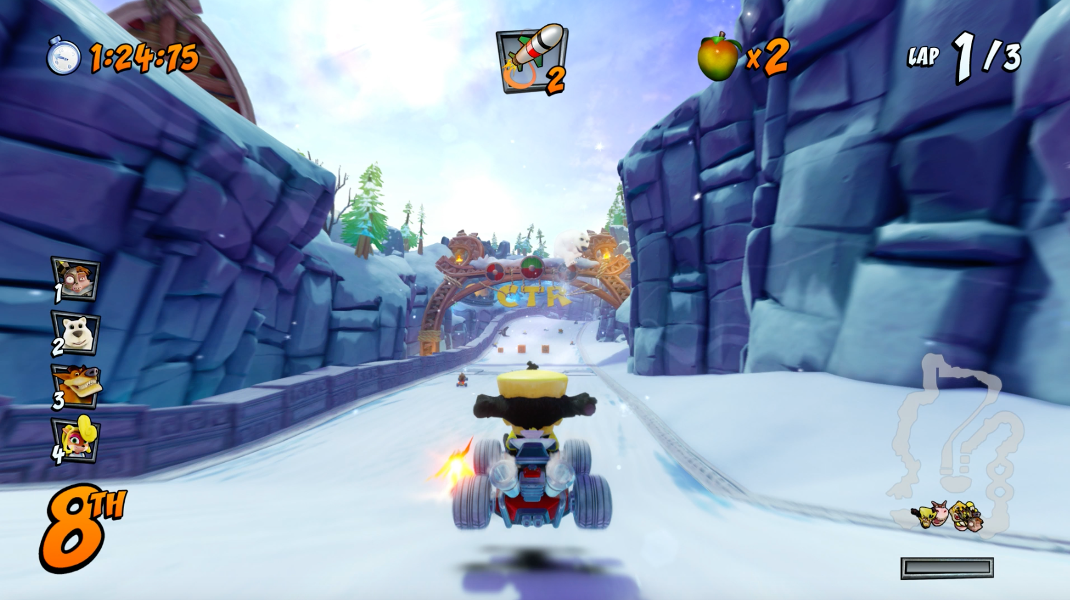Select the Polar bear portrait in second place

click(x=76, y=332)
